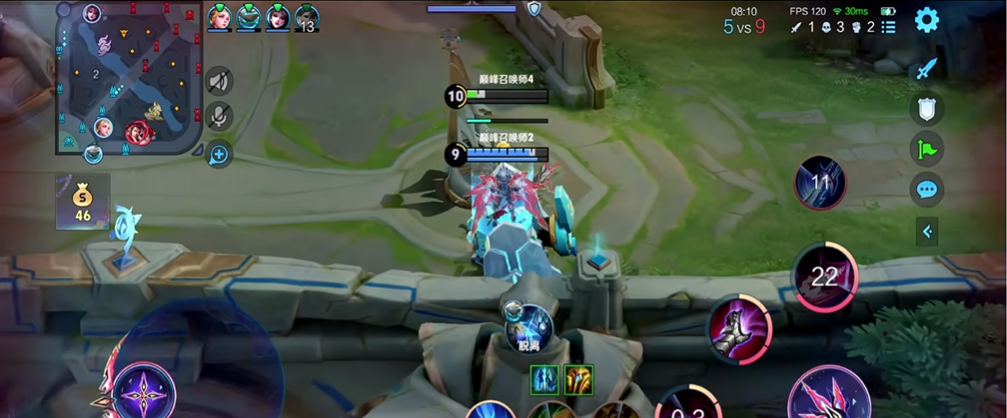The image size is (1007, 418).
Task: Send the sword attack signal
Action: coord(927,69)
